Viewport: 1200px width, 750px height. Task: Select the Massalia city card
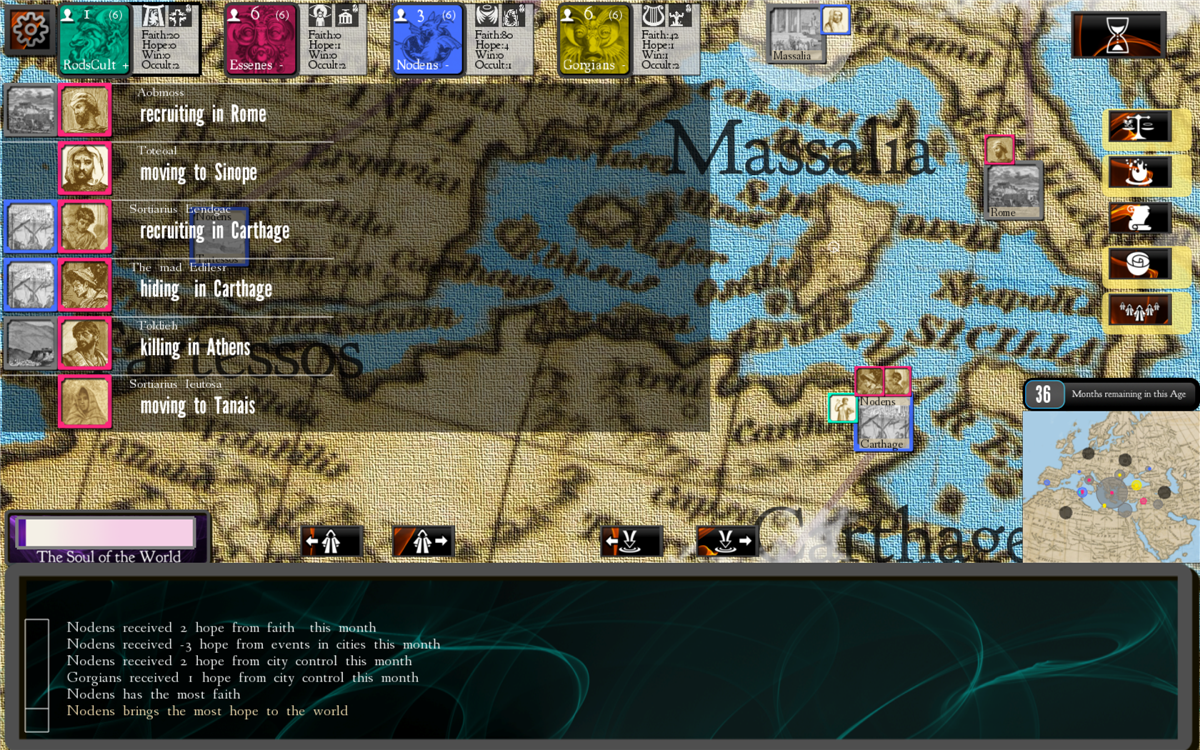[797, 36]
